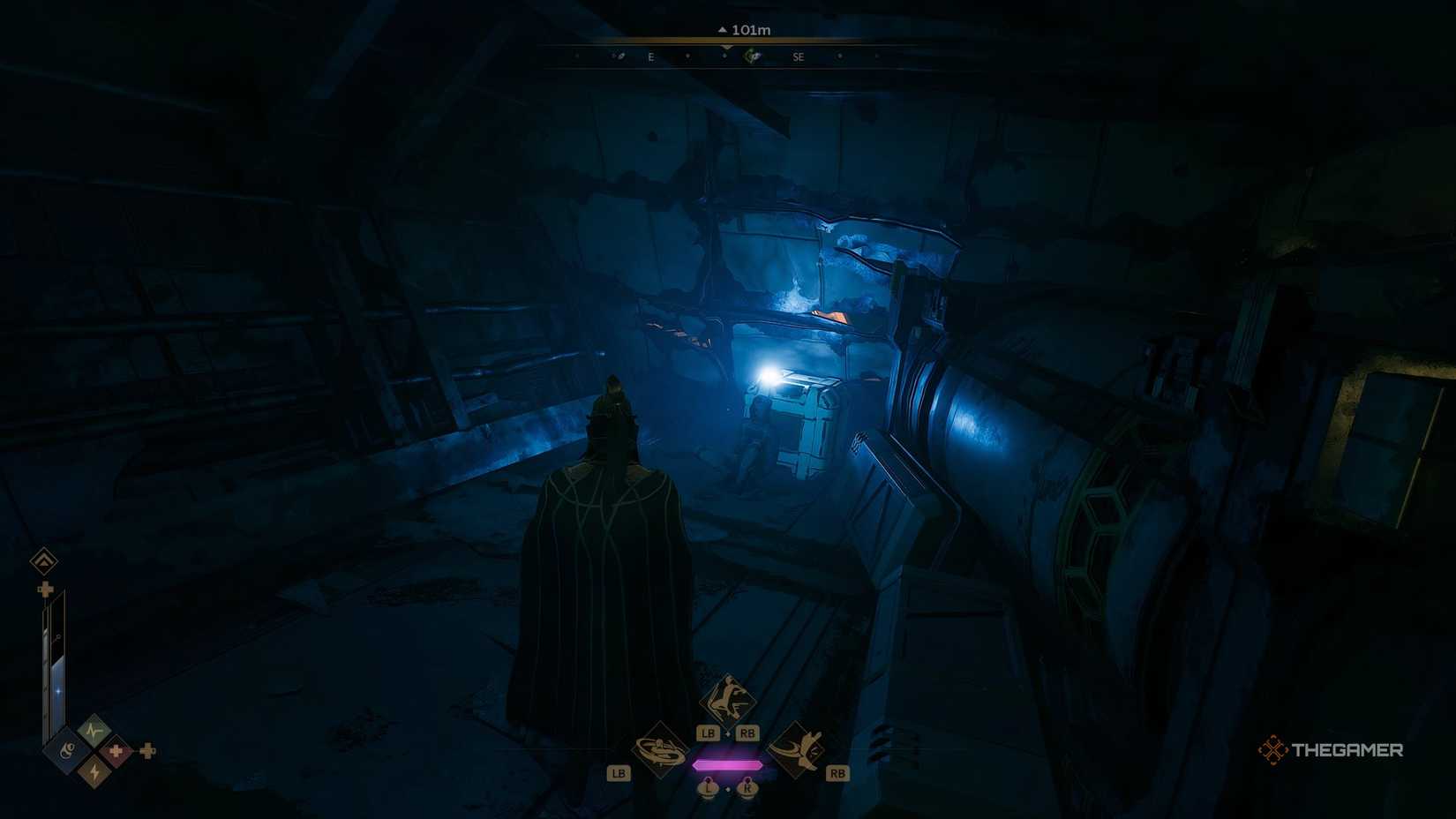Click the R stick indicator below the wheel
1456x819 pixels.
click(747, 787)
